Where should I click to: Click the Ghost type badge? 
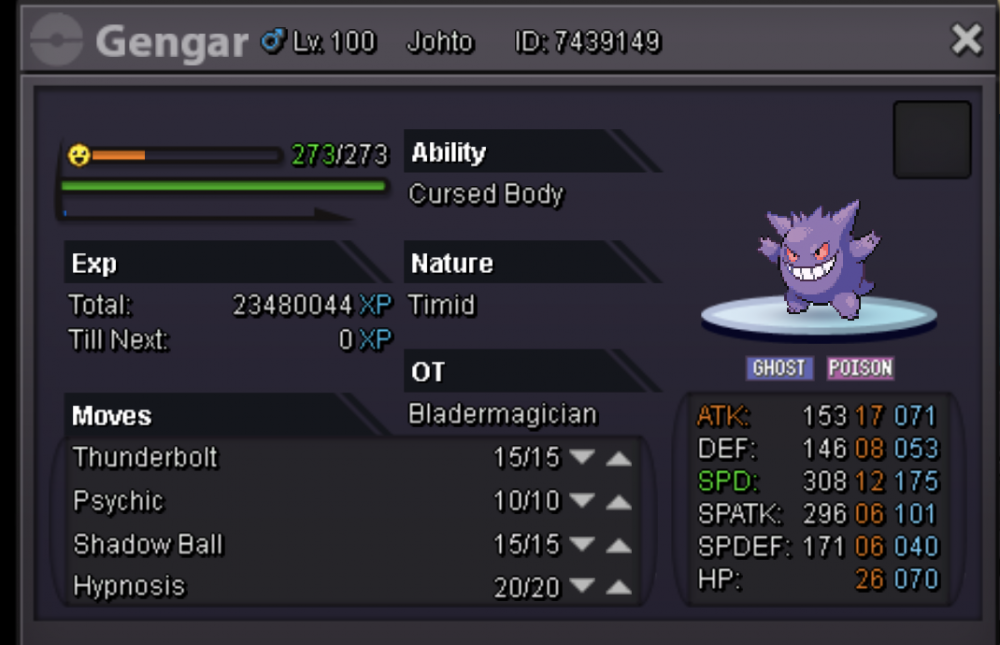click(779, 368)
